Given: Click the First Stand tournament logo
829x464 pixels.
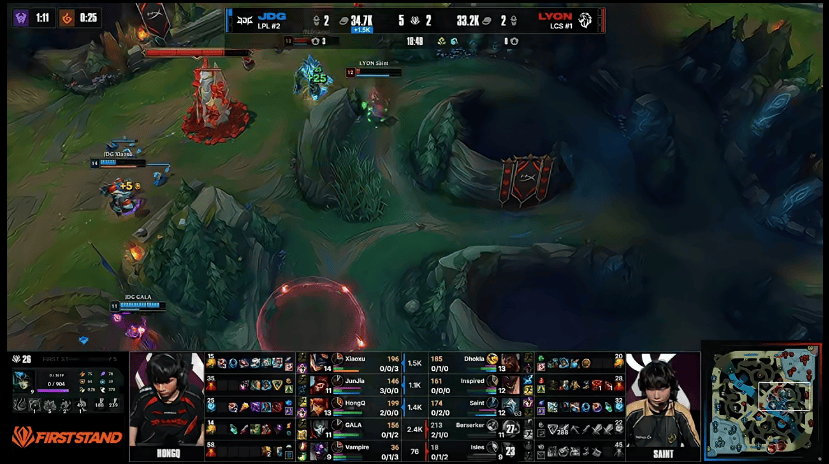Looking at the screenshot, I should [67, 436].
